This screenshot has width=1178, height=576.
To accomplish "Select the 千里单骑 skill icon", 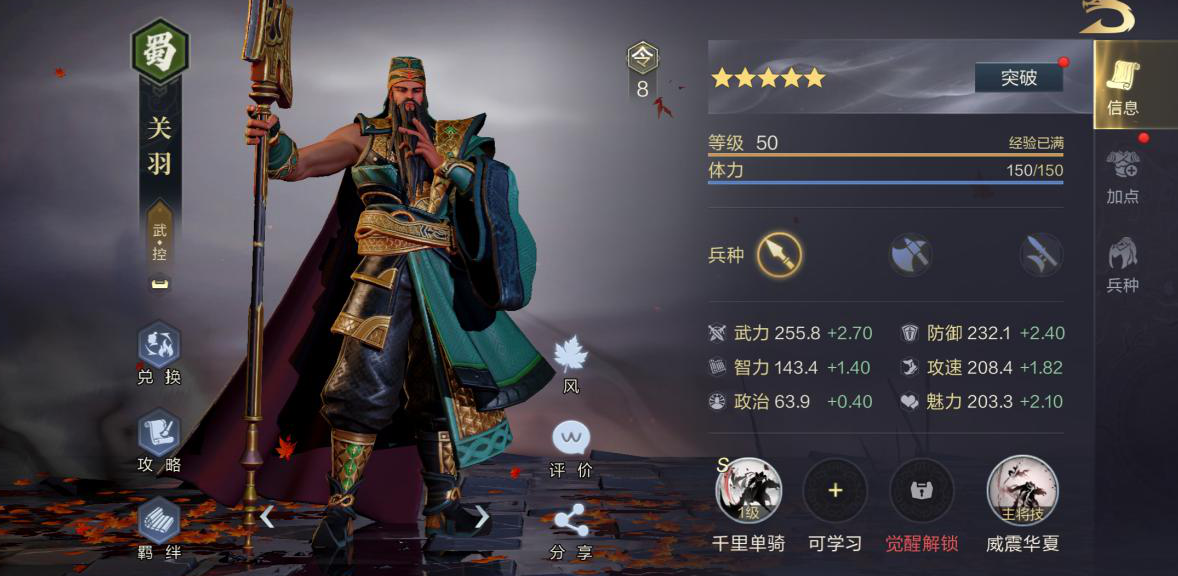I will pyautogui.click(x=748, y=491).
